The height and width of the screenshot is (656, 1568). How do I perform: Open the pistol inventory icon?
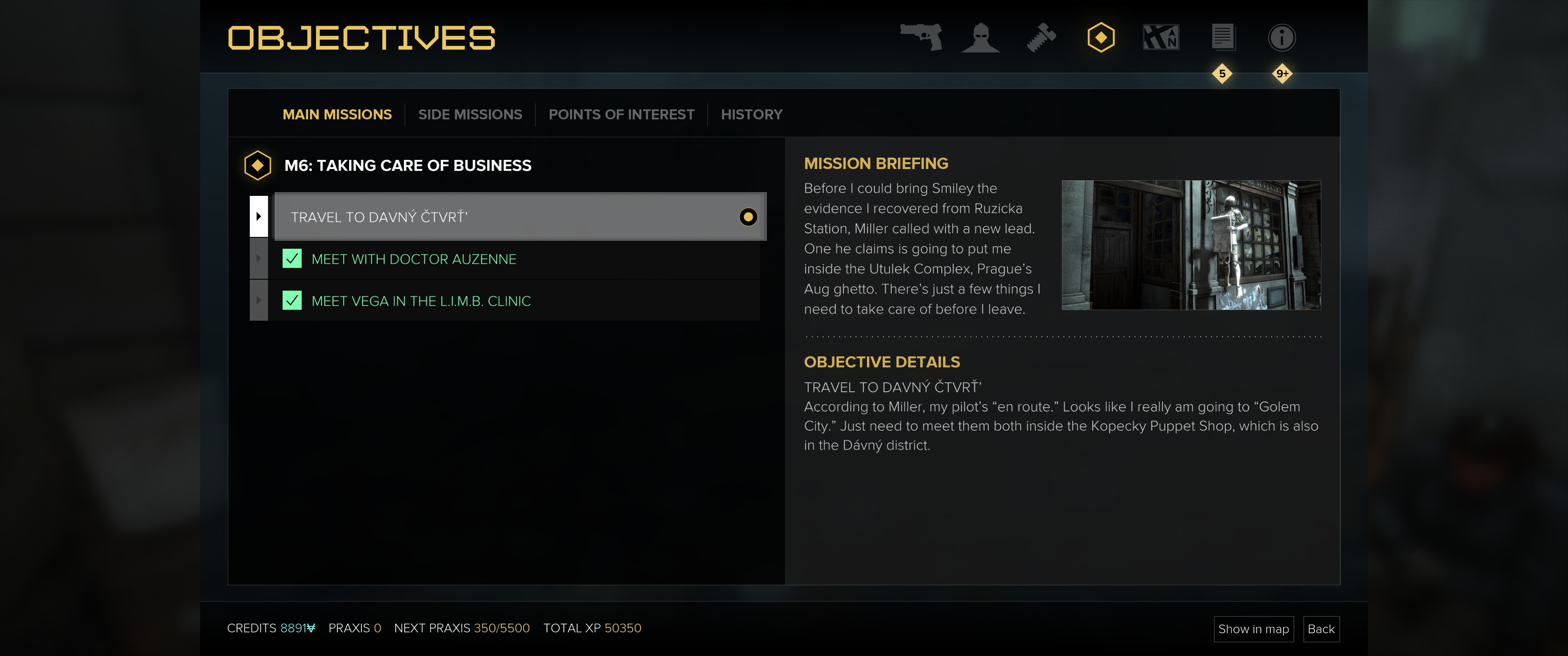(922, 37)
